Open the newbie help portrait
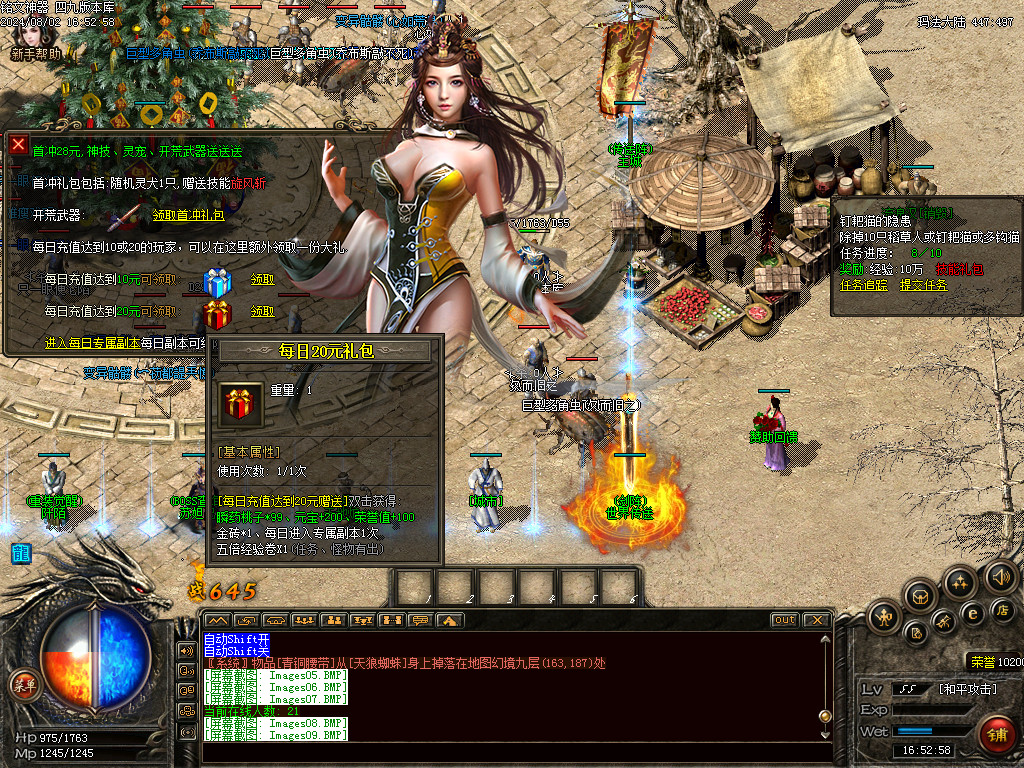The width and height of the screenshot is (1024, 768). 35,35
